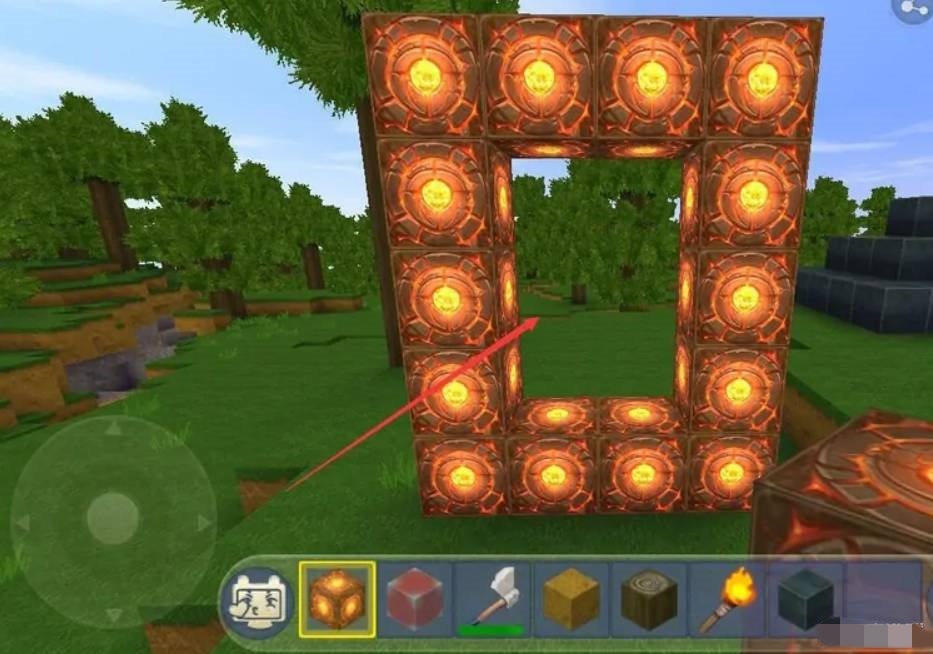Select the glowing lava block hotbar slot
933x654 pixels.
pyautogui.click(x=337, y=599)
